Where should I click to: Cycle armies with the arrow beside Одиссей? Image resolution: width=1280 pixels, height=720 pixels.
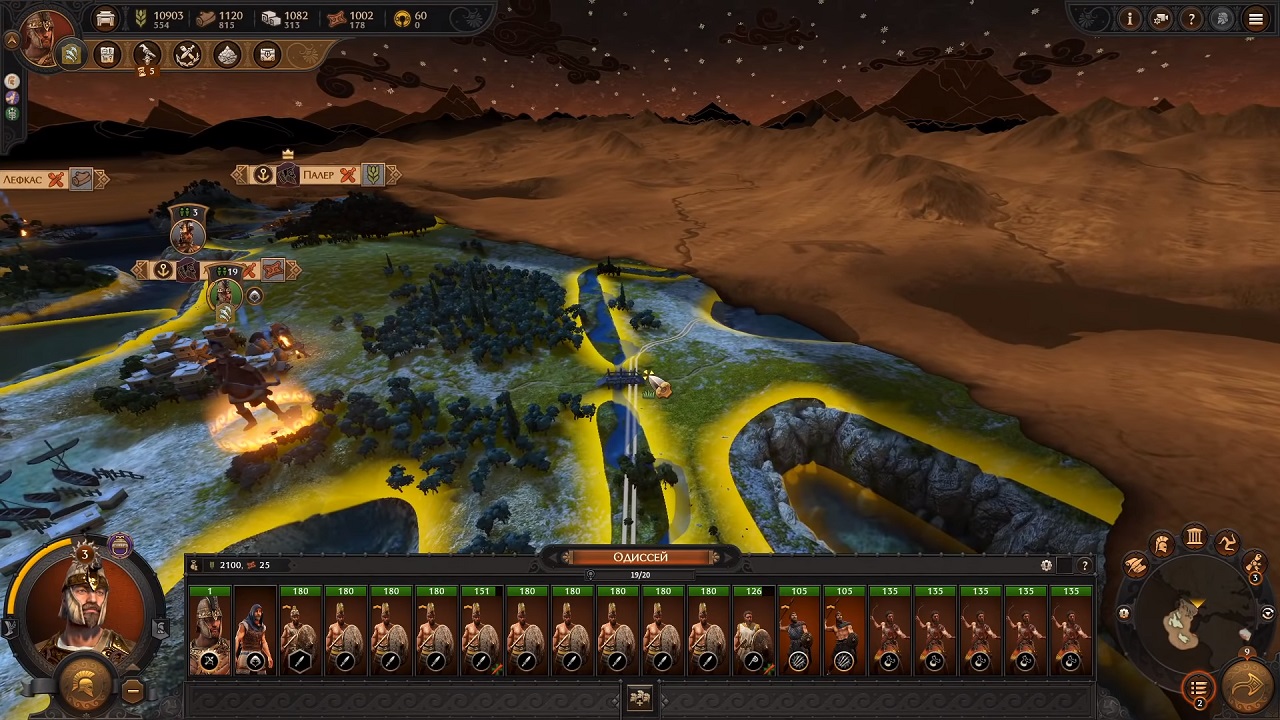(727, 557)
